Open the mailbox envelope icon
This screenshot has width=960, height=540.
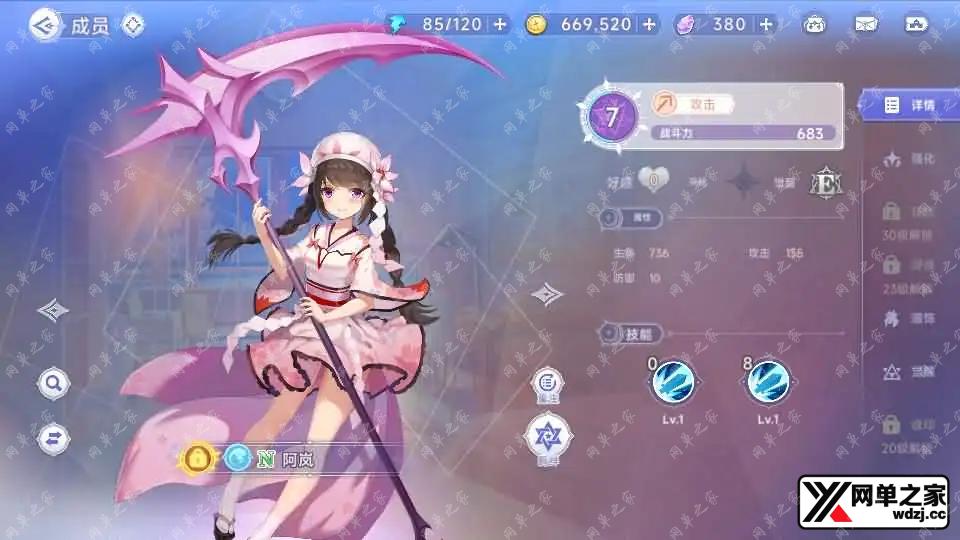pyautogui.click(x=866, y=24)
